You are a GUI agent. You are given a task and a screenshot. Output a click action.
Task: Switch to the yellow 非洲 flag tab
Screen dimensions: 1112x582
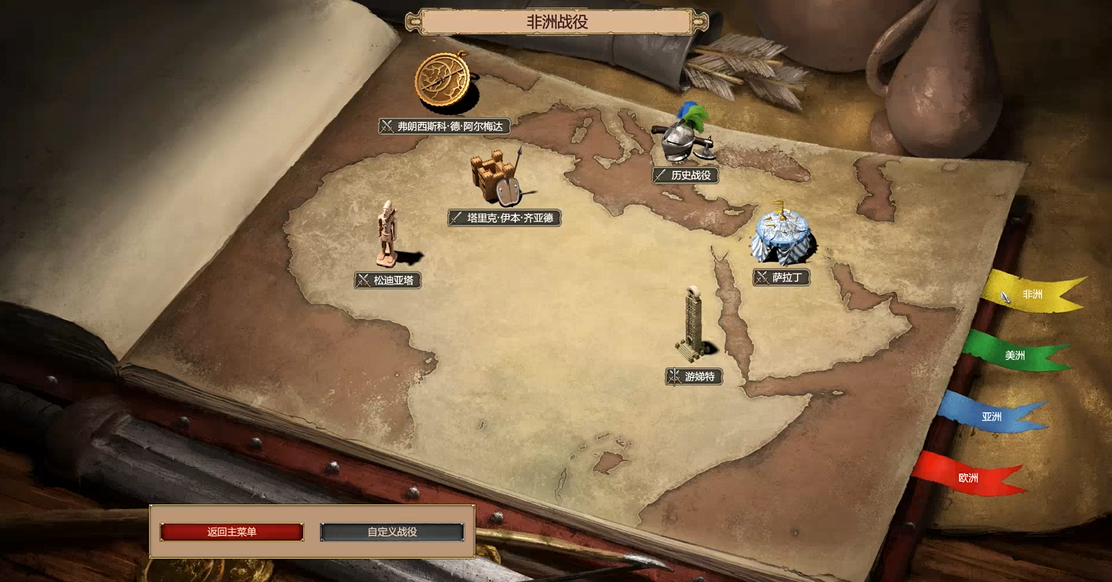point(1030,294)
